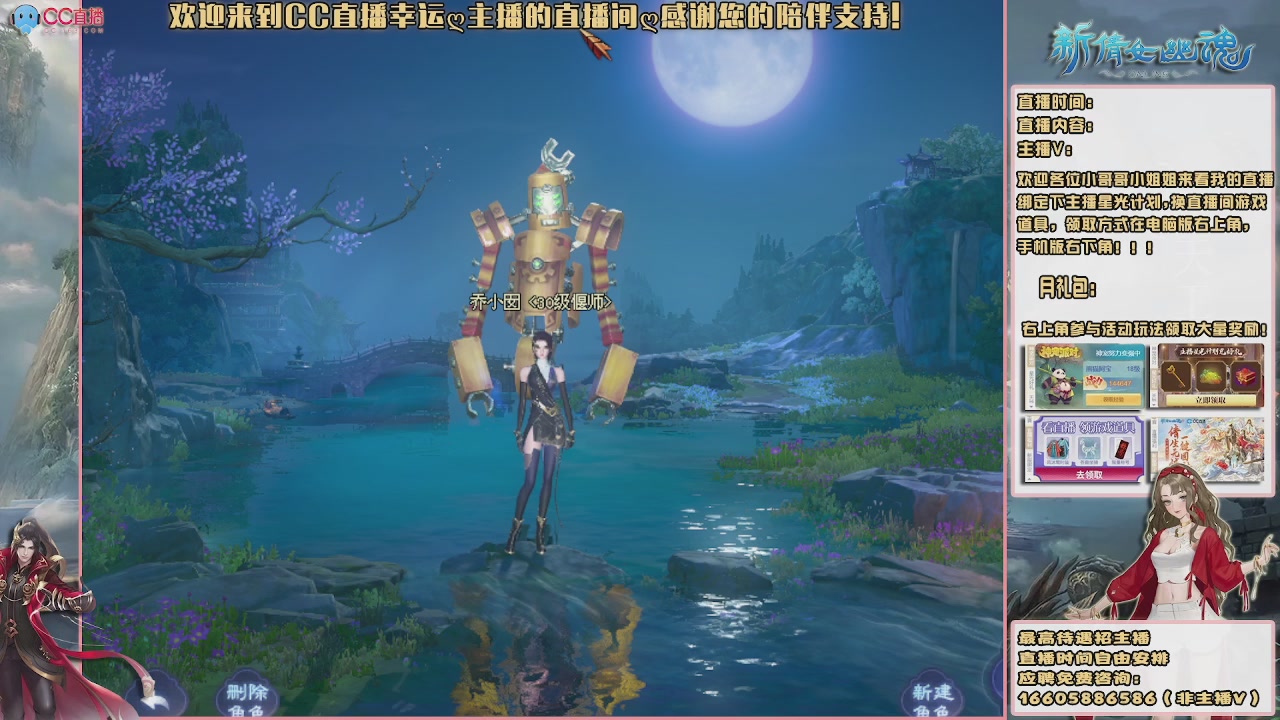Screen dimensions: 1280x720
Task: Click 立即领取 to claim rewards
Action: [1212, 400]
